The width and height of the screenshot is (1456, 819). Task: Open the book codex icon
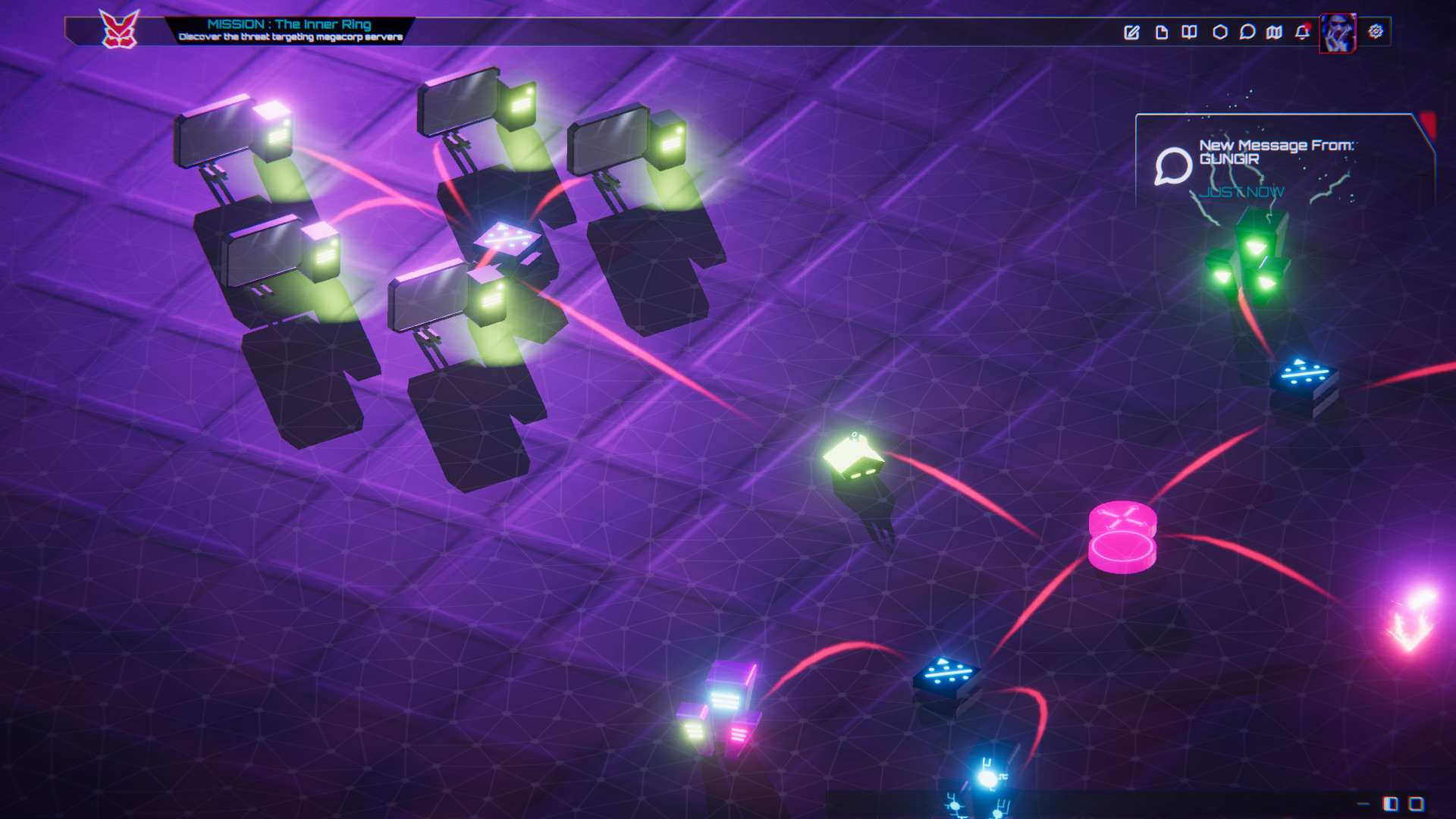[1190, 33]
